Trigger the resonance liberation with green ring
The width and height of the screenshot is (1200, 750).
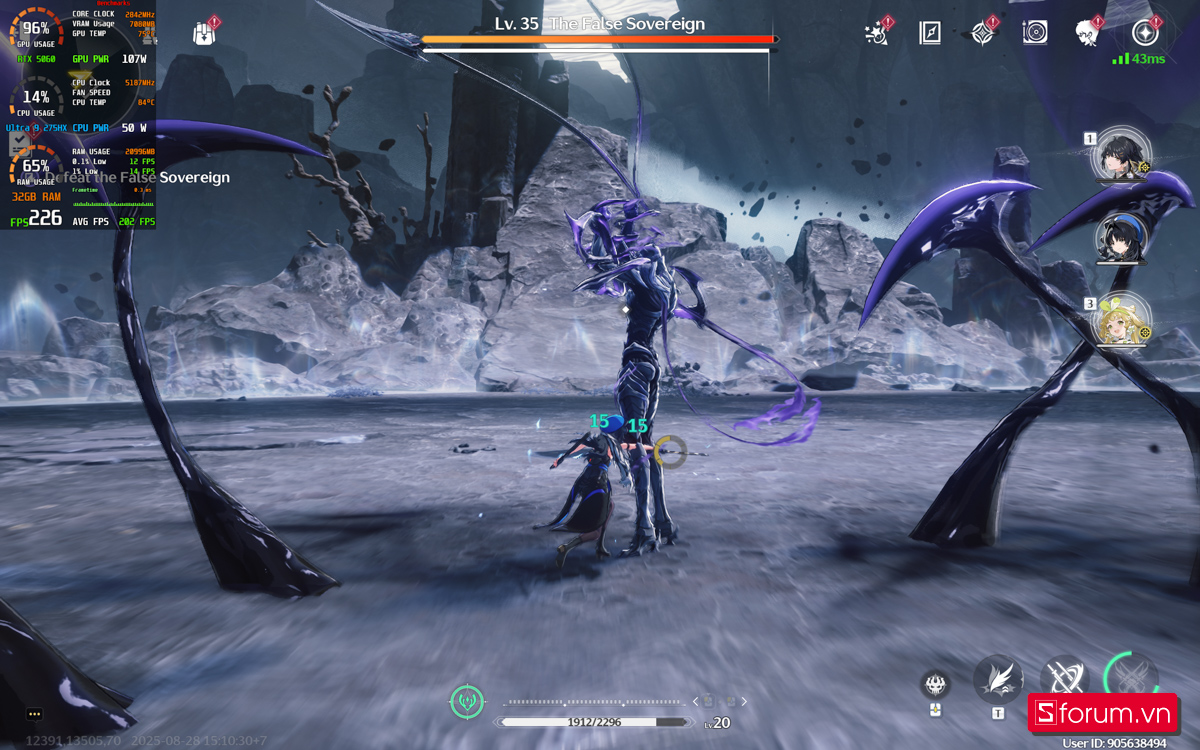pos(1131,676)
